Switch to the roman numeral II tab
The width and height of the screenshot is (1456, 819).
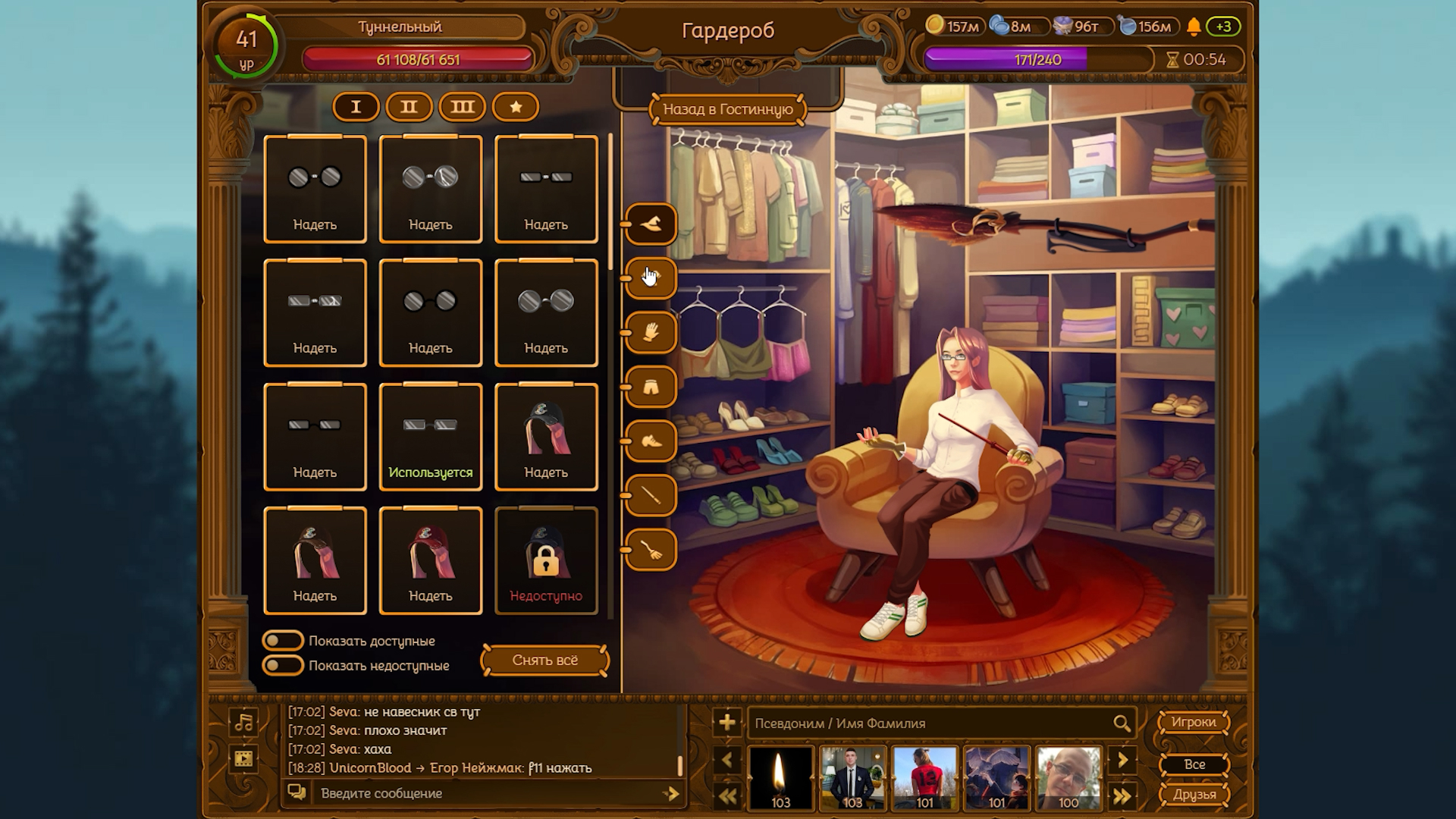click(x=409, y=107)
